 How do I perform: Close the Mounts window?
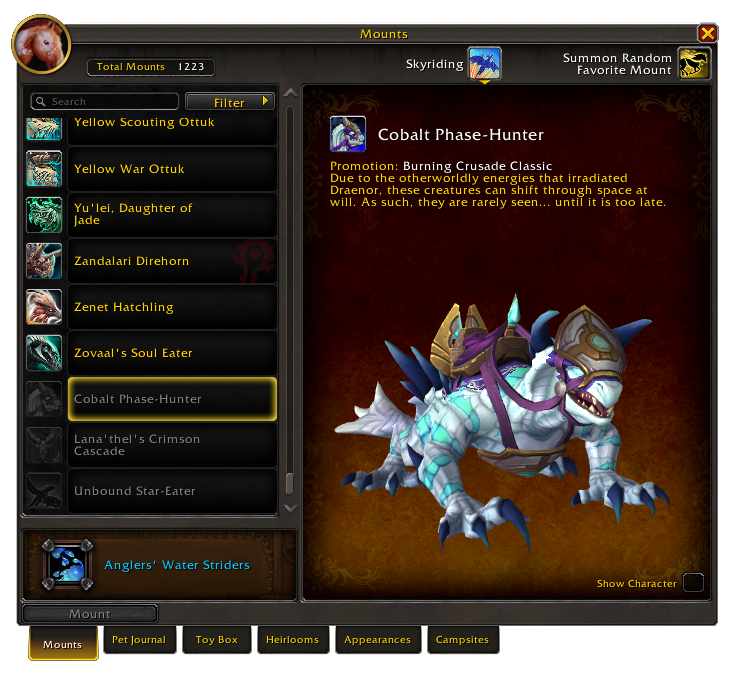[x=707, y=33]
